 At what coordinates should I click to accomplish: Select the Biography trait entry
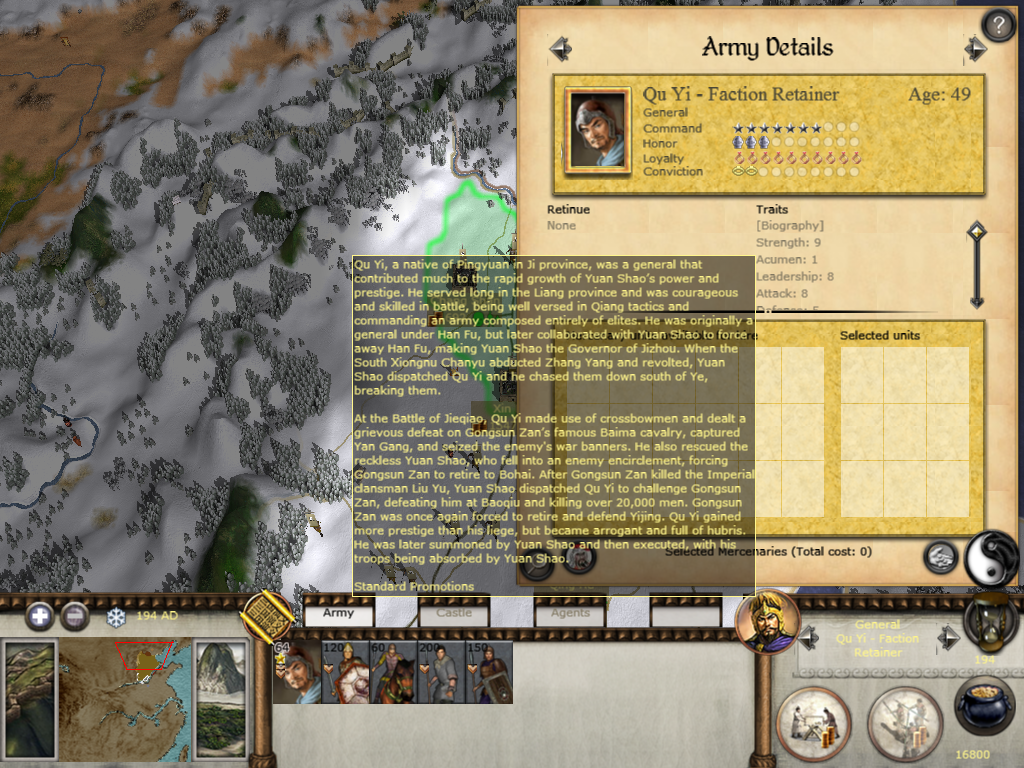[x=790, y=226]
